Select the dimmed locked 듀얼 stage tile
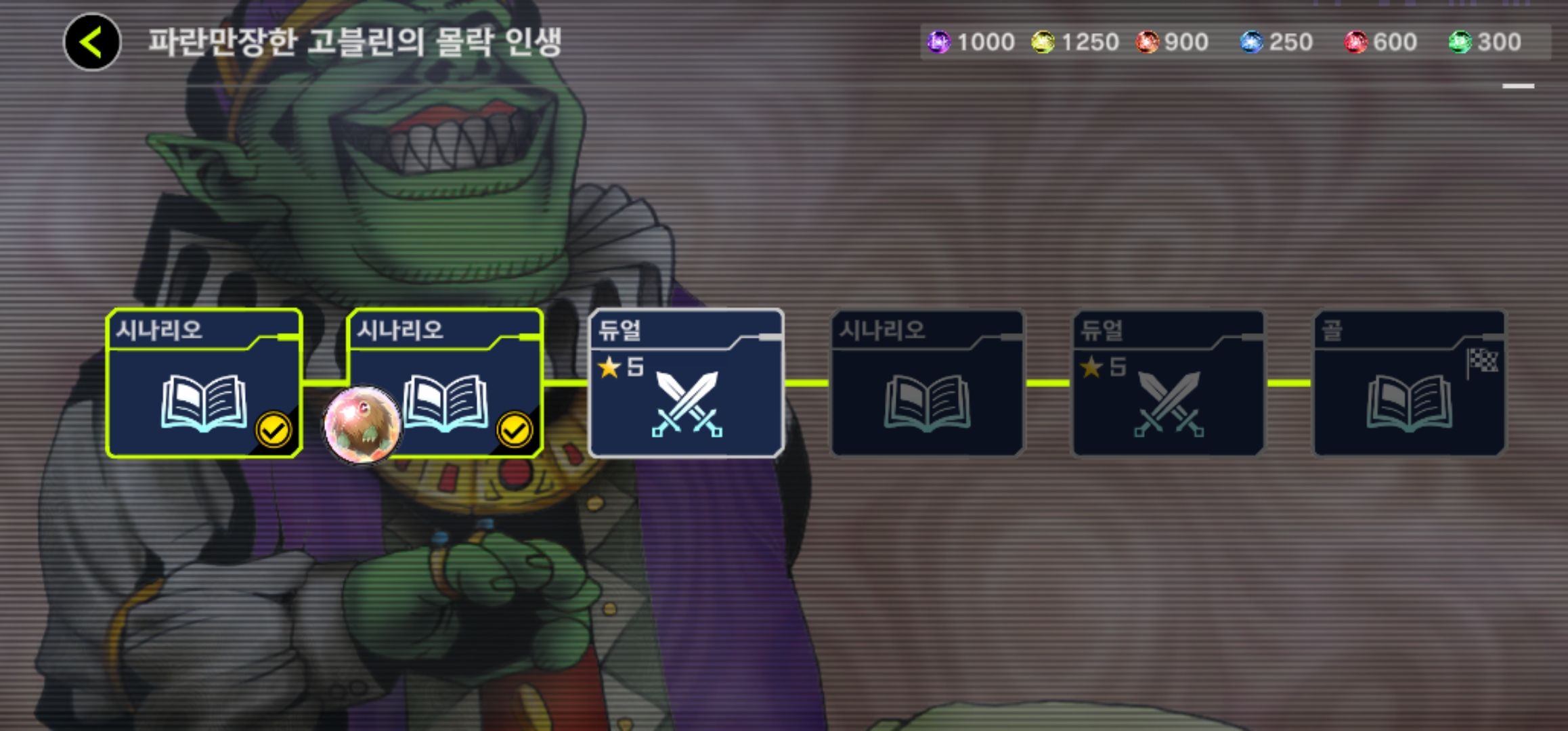Image resolution: width=1568 pixels, height=731 pixels. 1169,383
